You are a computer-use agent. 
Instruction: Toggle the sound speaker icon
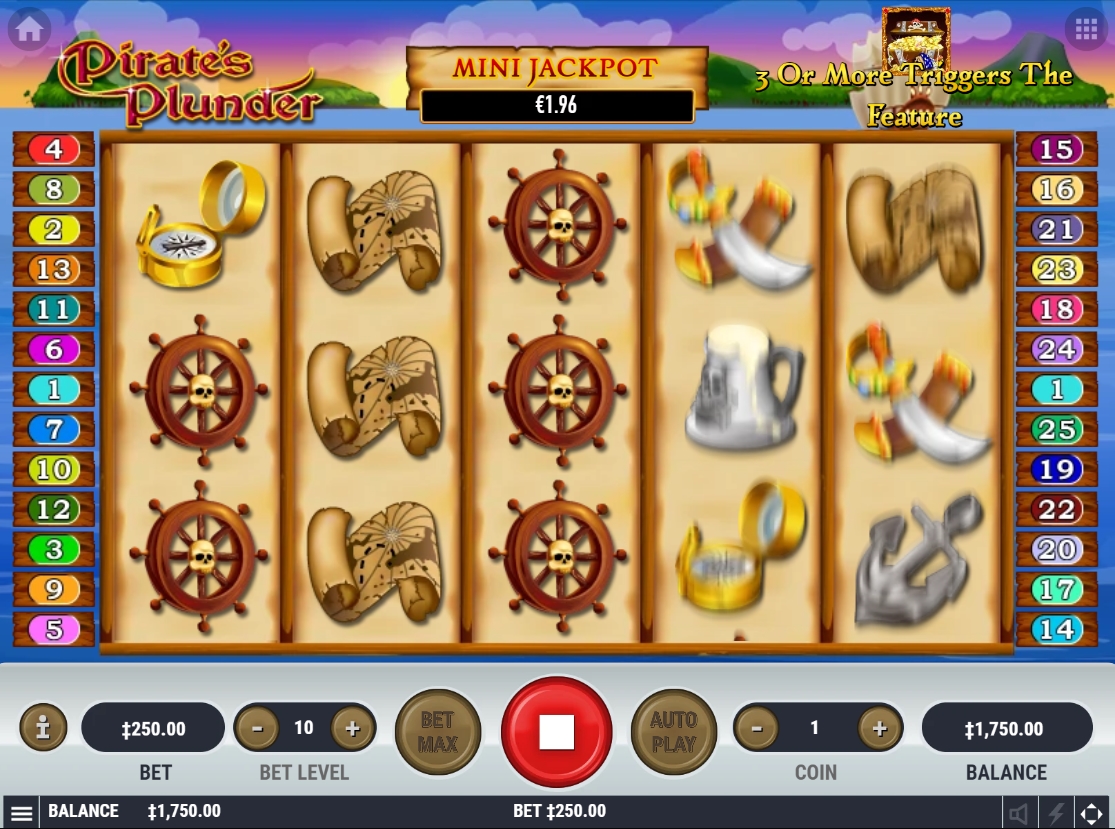point(1018,812)
